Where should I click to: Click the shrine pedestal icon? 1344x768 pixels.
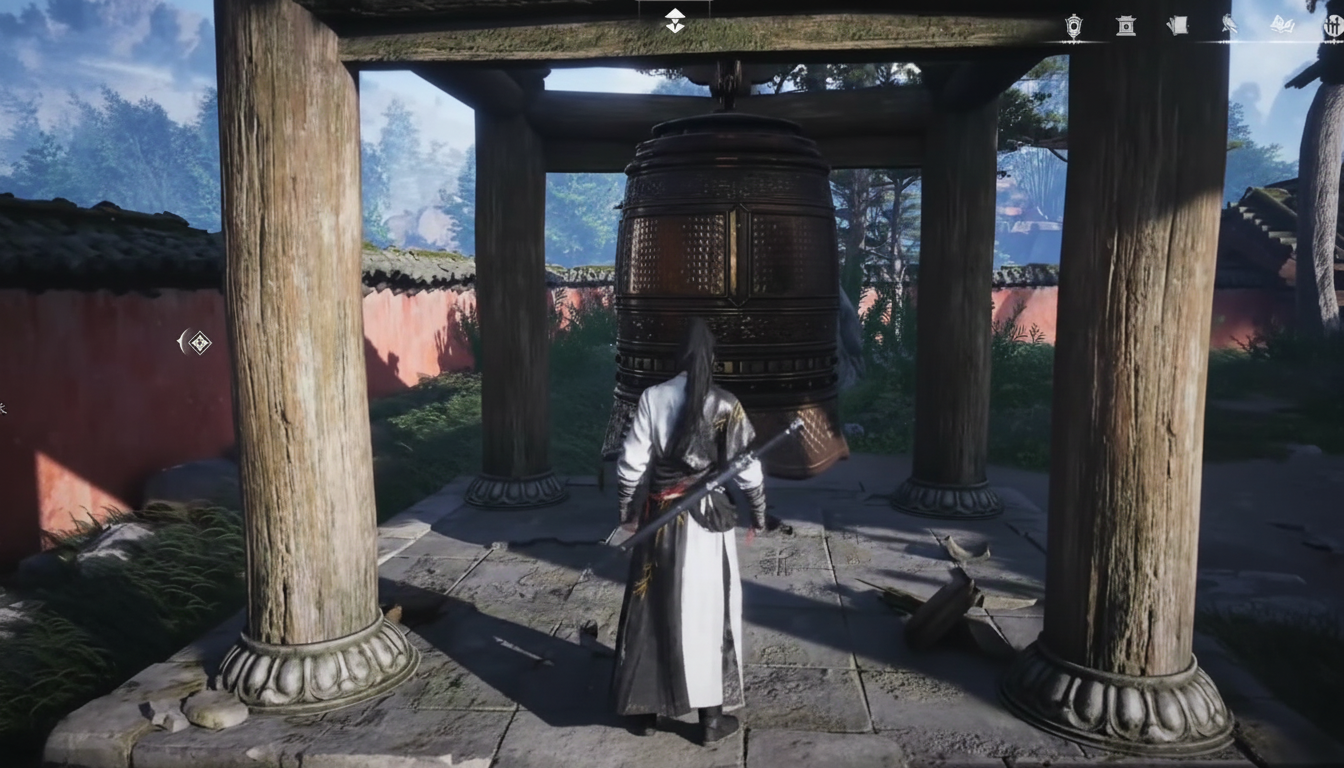(x=1126, y=27)
